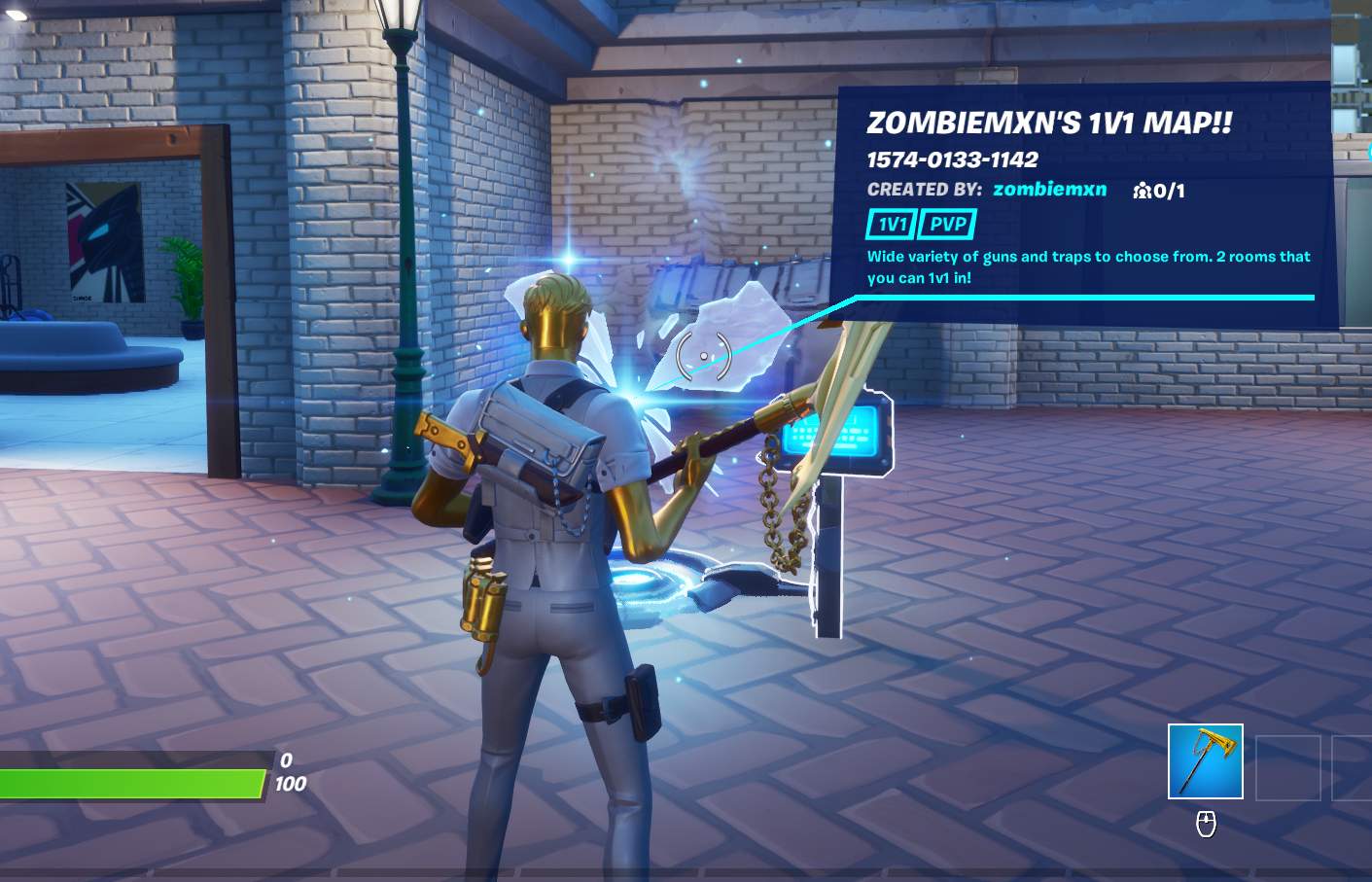
Task: Click the 1V1 tag on the island panel
Action: [891, 225]
